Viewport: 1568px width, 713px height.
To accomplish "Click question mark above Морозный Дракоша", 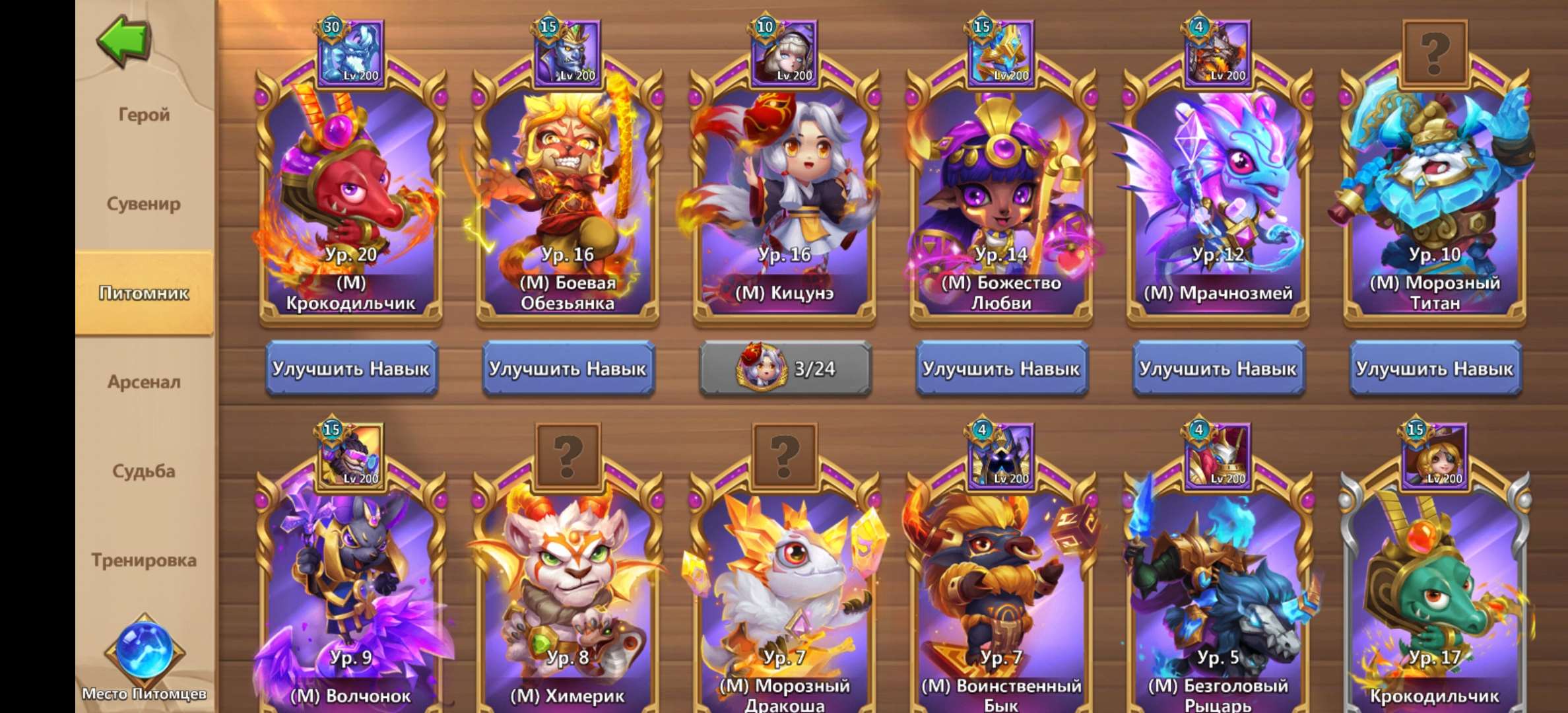I will [785, 456].
